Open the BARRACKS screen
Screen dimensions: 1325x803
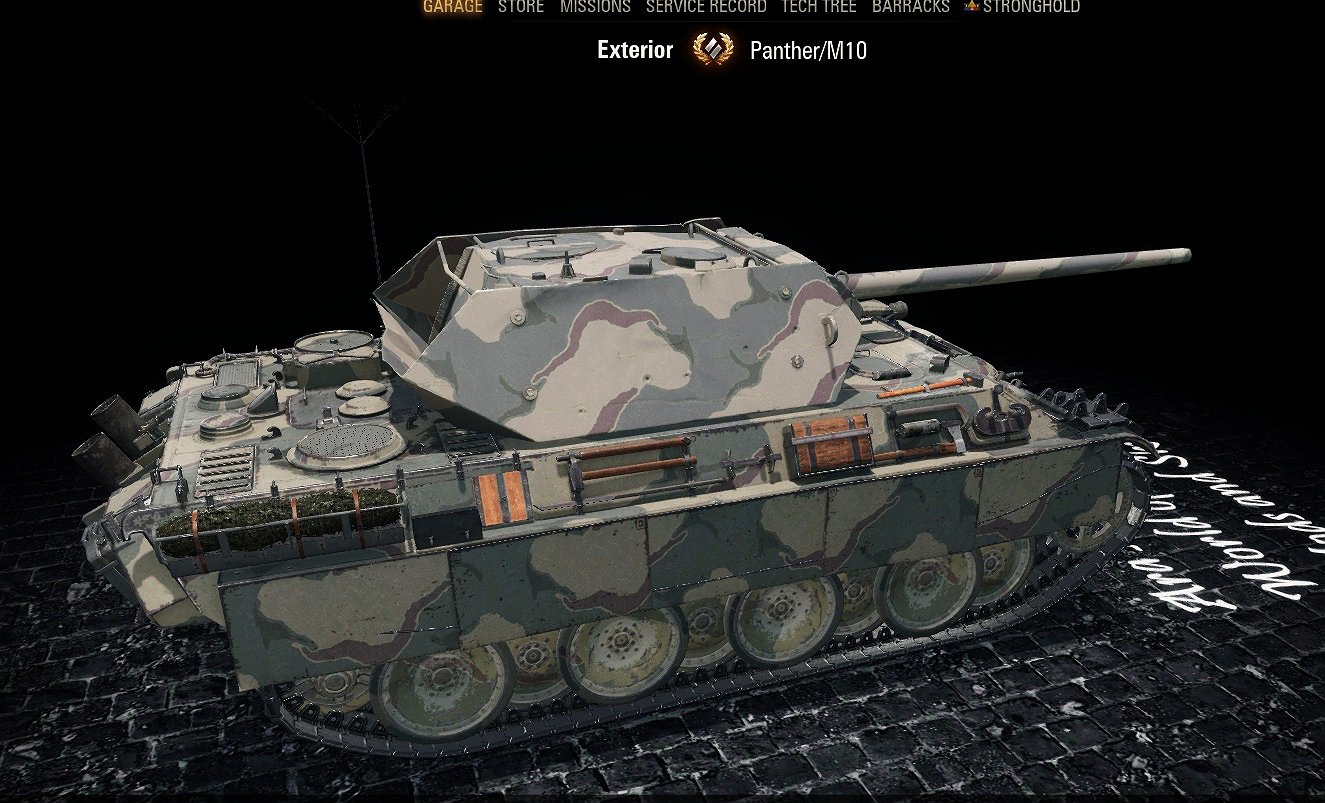[910, 7]
